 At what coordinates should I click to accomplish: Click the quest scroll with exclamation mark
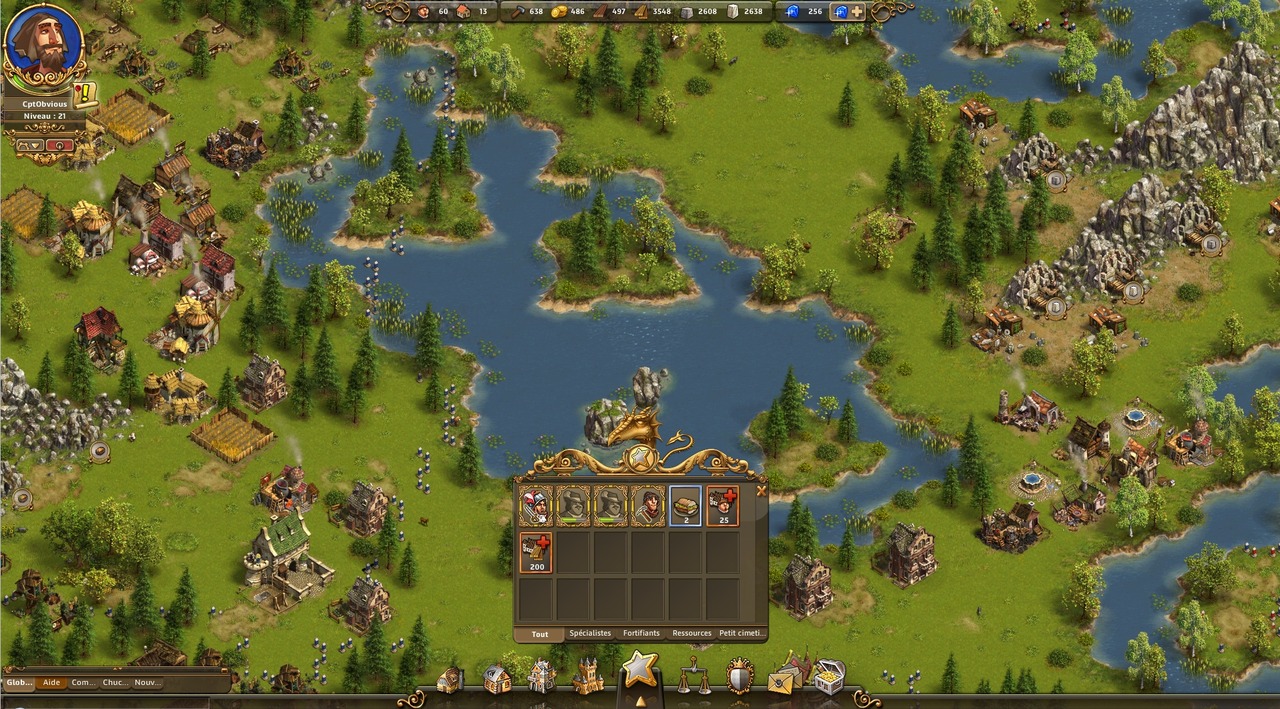(85, 94)
